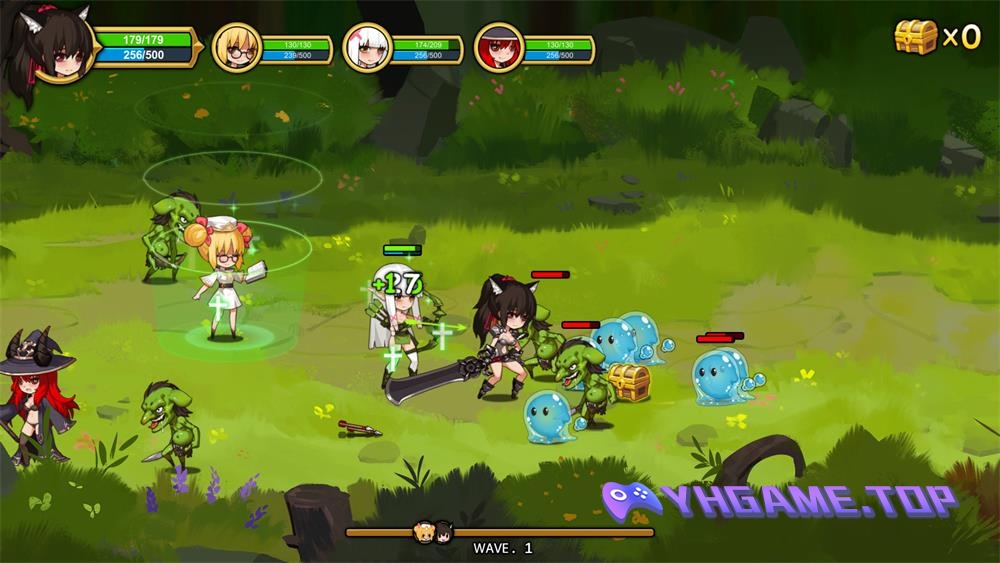Click the treasure chest counter icon
The image size is (1000, 563).
915,37
